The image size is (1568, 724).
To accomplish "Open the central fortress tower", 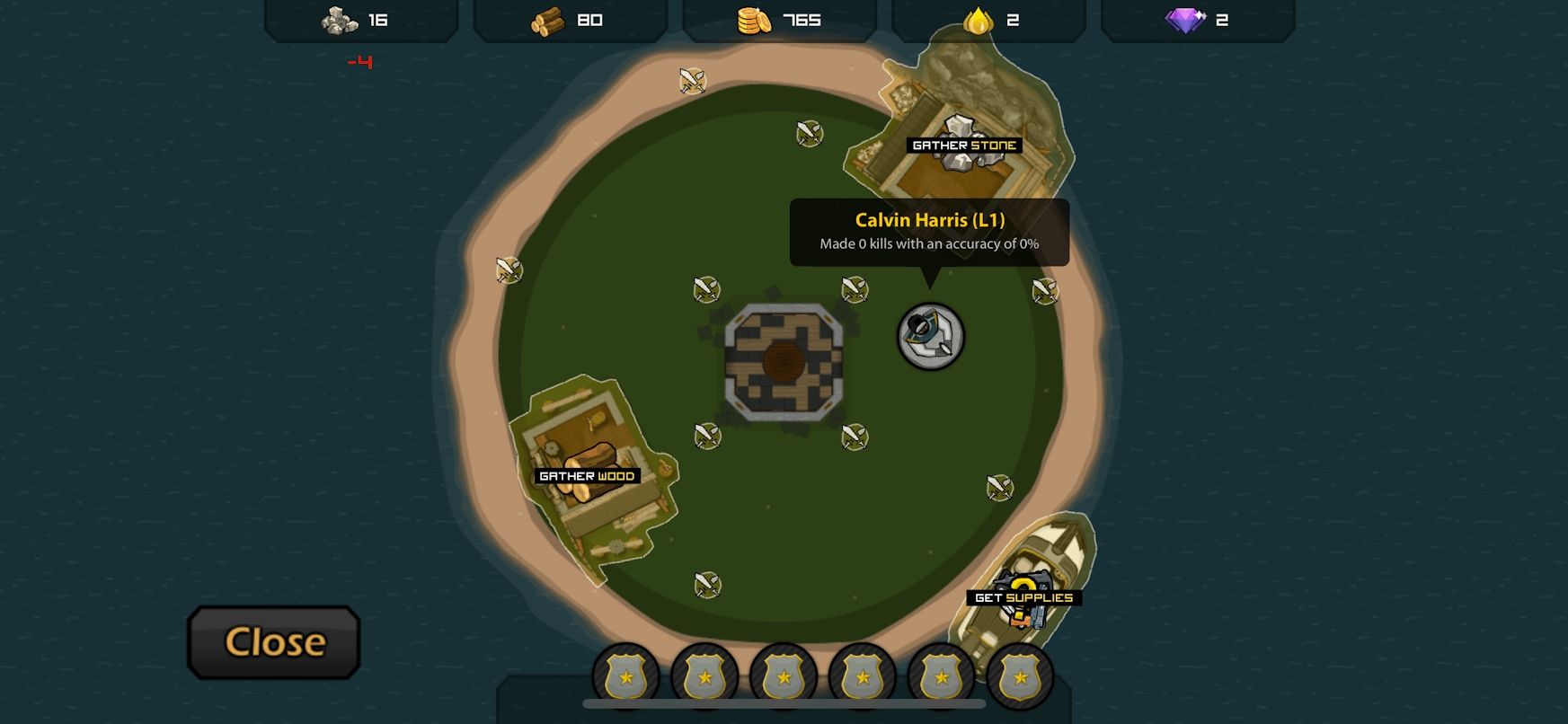I will pos(784,362).
